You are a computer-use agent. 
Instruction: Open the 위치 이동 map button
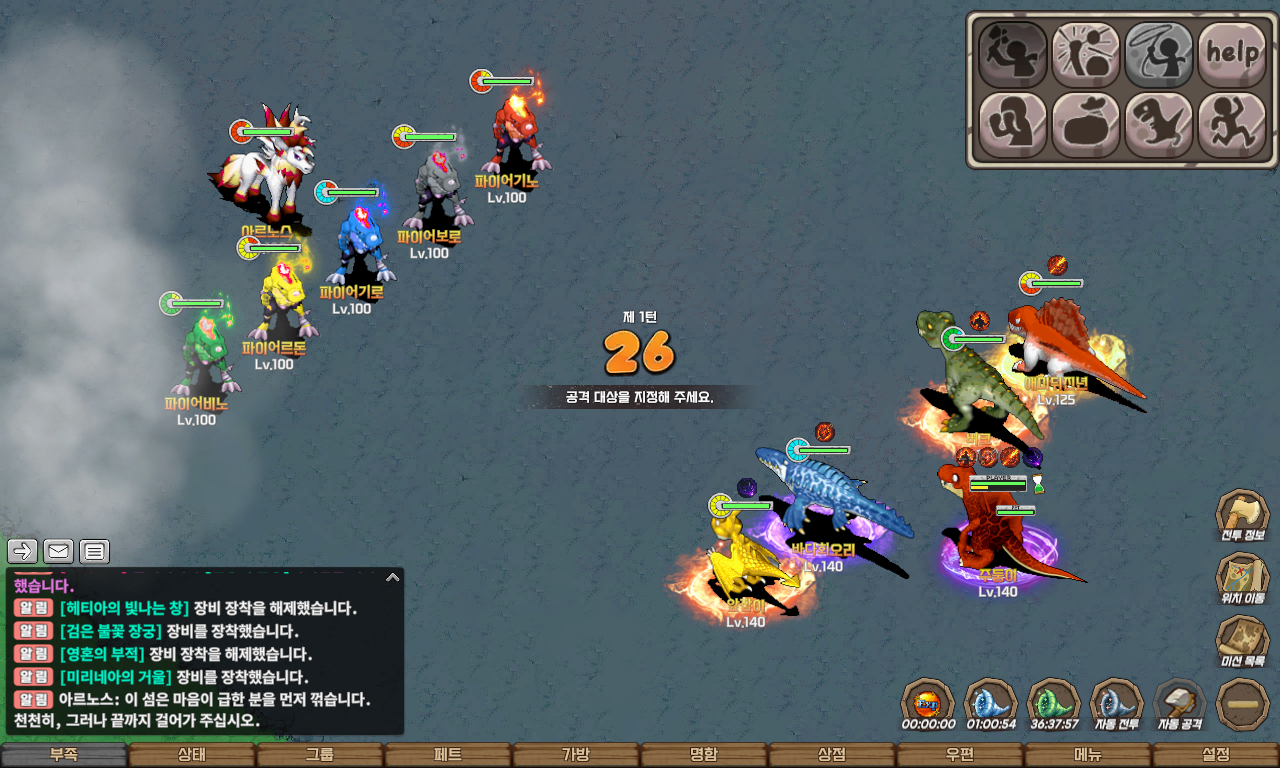pyautogui.click(x=1242, y=579)
